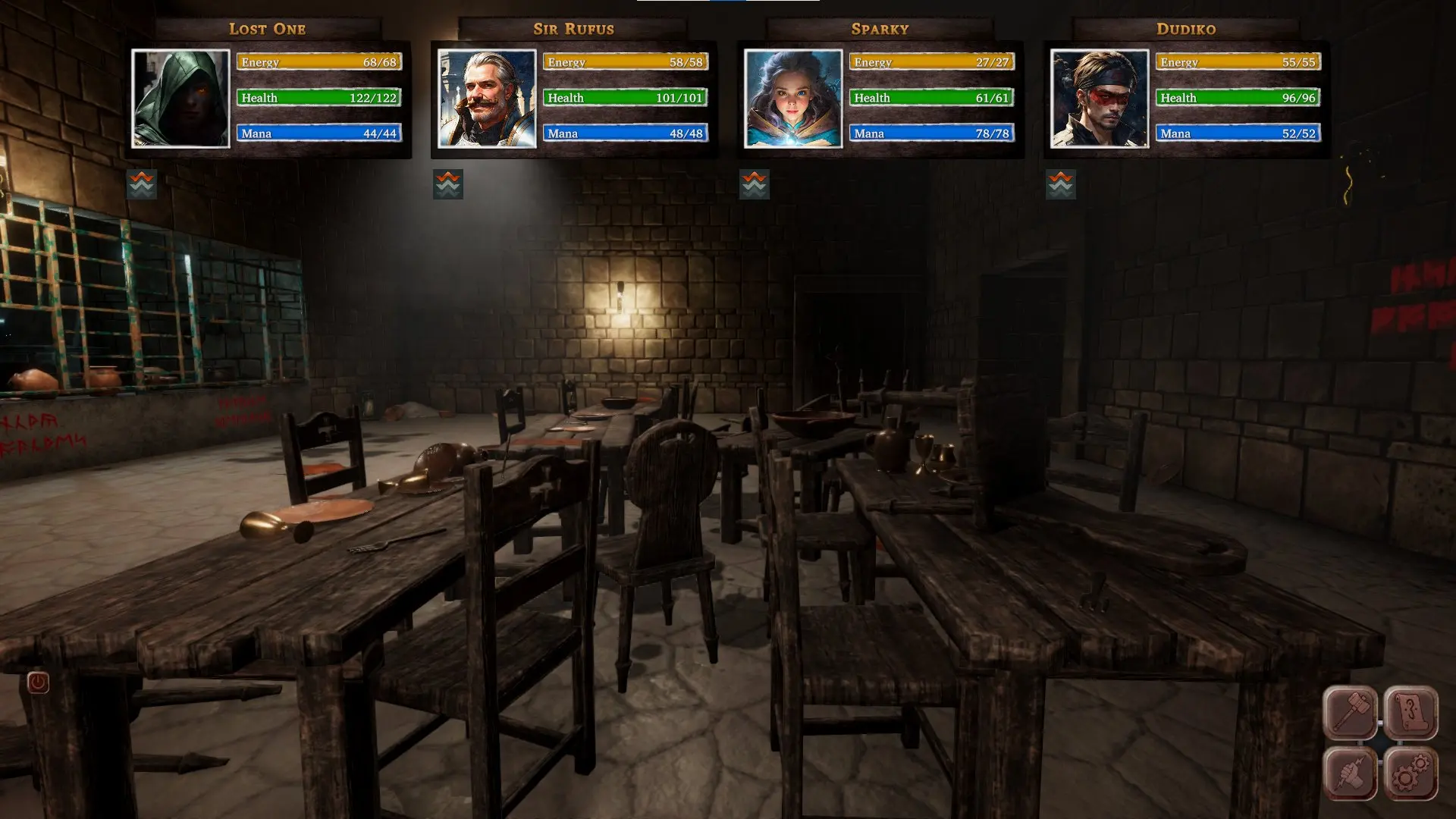Choose Sparky's character portrait
This screenshot has width=1456, height=819.
pyautogui.click(x=793, y=99)
